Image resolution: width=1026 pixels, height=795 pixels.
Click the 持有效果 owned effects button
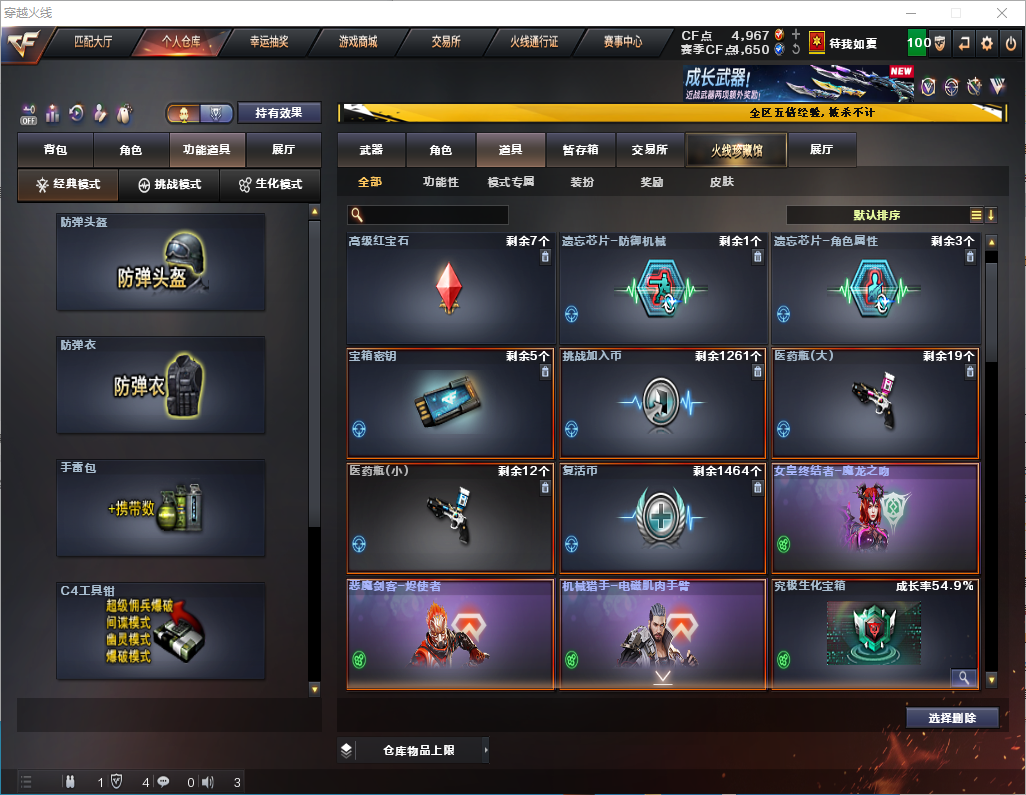click(279, 113)
